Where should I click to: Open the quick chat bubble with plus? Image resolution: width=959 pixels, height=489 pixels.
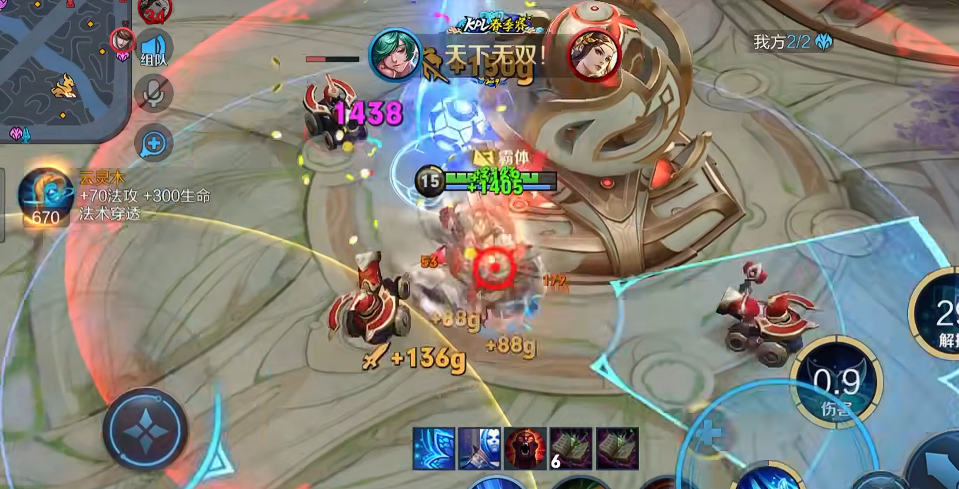click(153, 143)
